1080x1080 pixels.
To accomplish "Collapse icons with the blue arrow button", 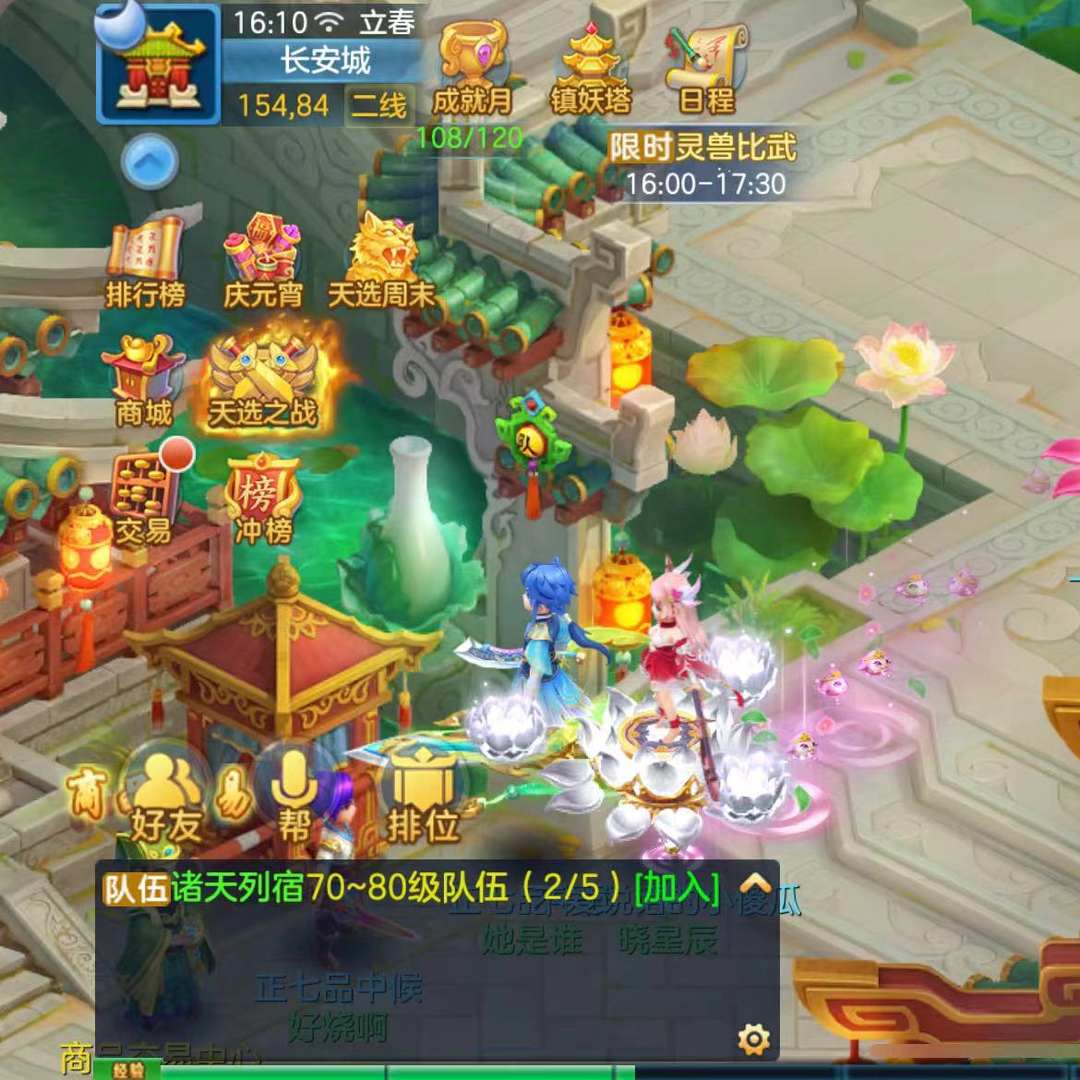I will (150, 160).
